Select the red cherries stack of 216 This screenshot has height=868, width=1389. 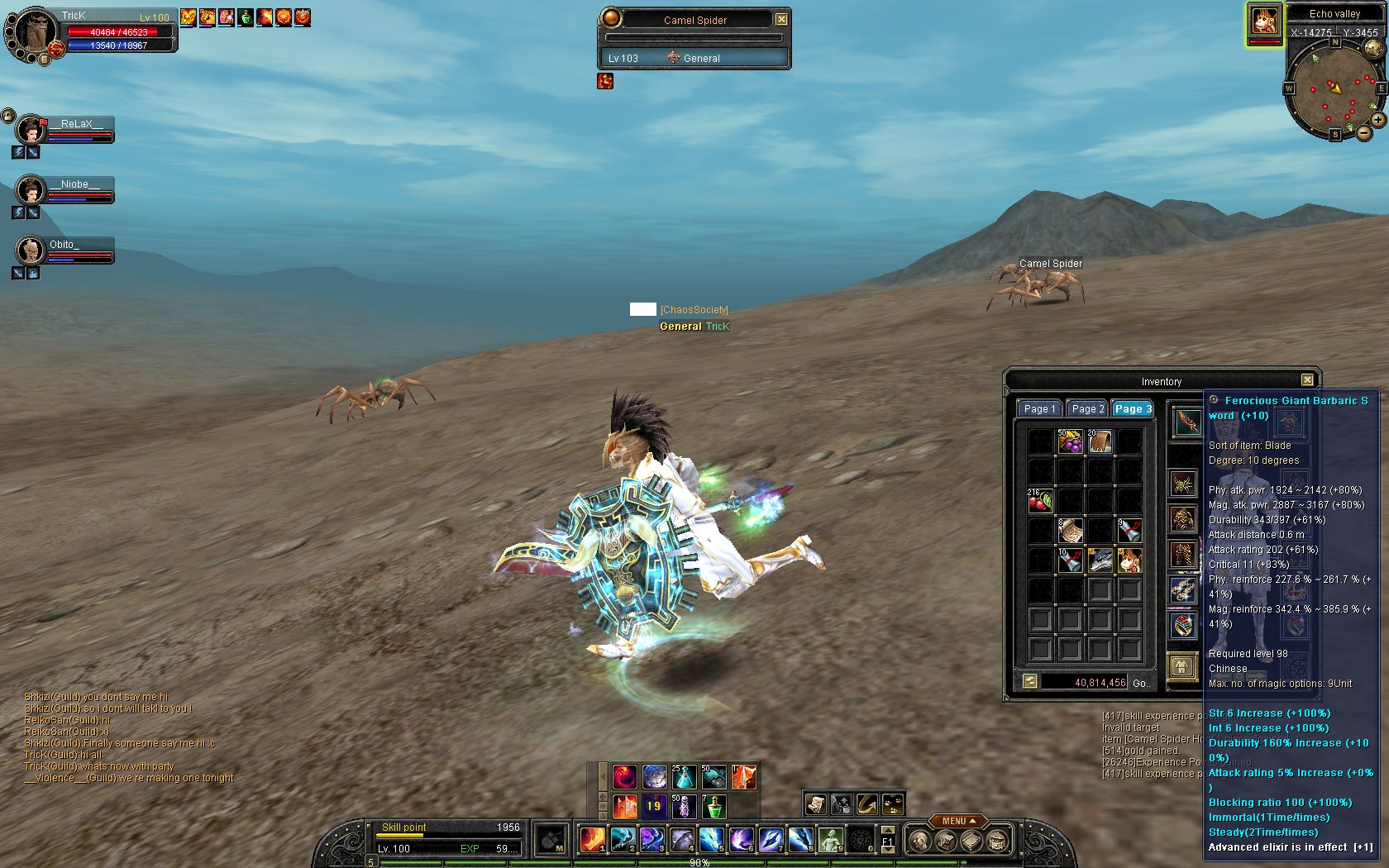pyautogui.click(x=1040, y=501)
